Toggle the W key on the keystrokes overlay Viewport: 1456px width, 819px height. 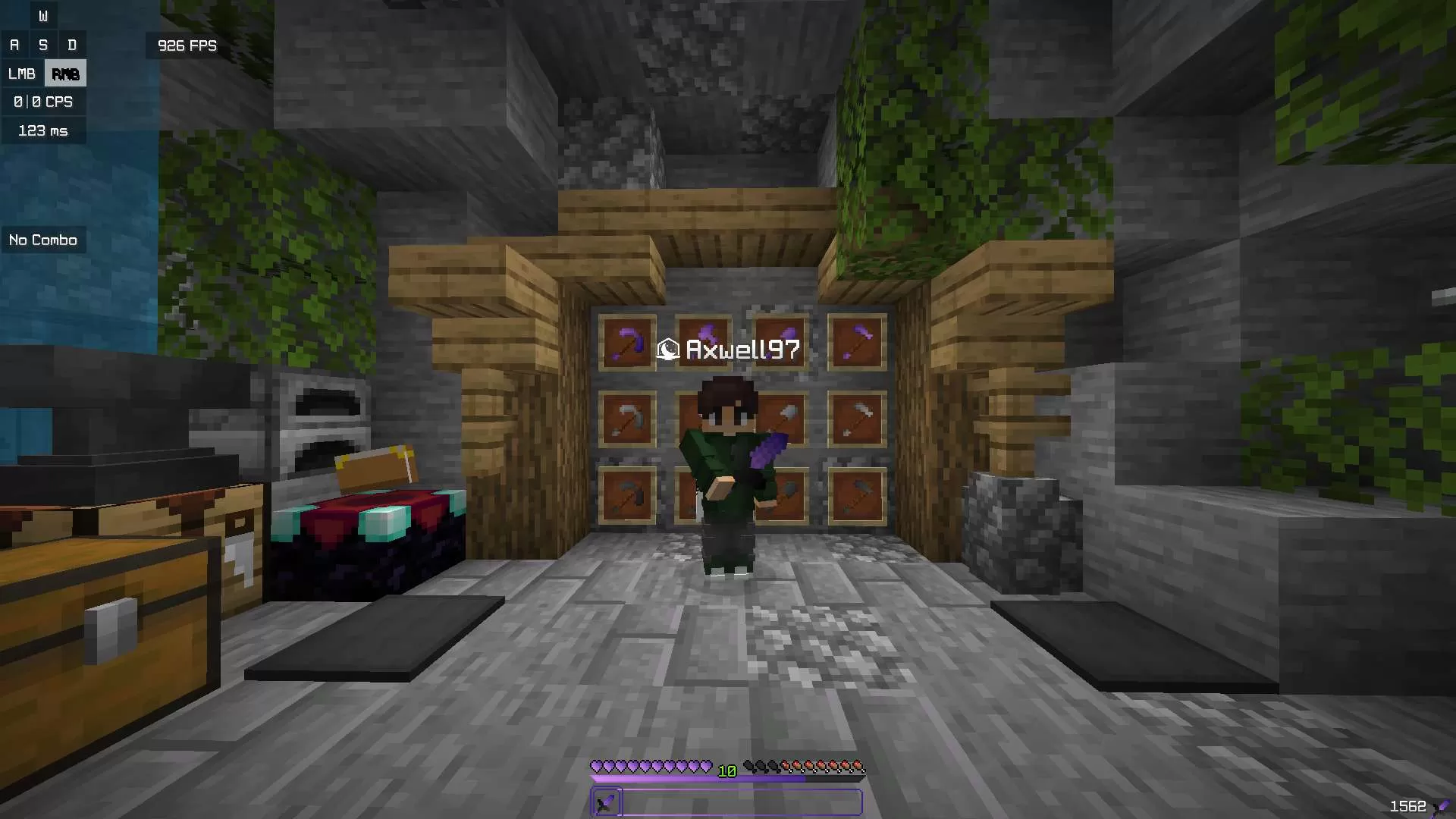(x=43, y=15)
